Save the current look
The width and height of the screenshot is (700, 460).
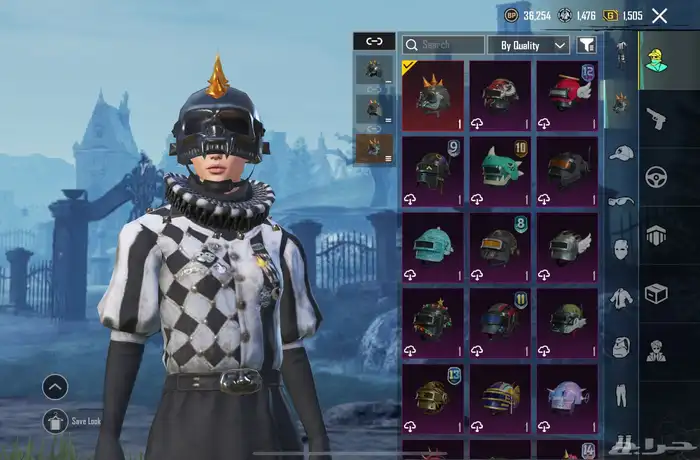coord(56,421)
